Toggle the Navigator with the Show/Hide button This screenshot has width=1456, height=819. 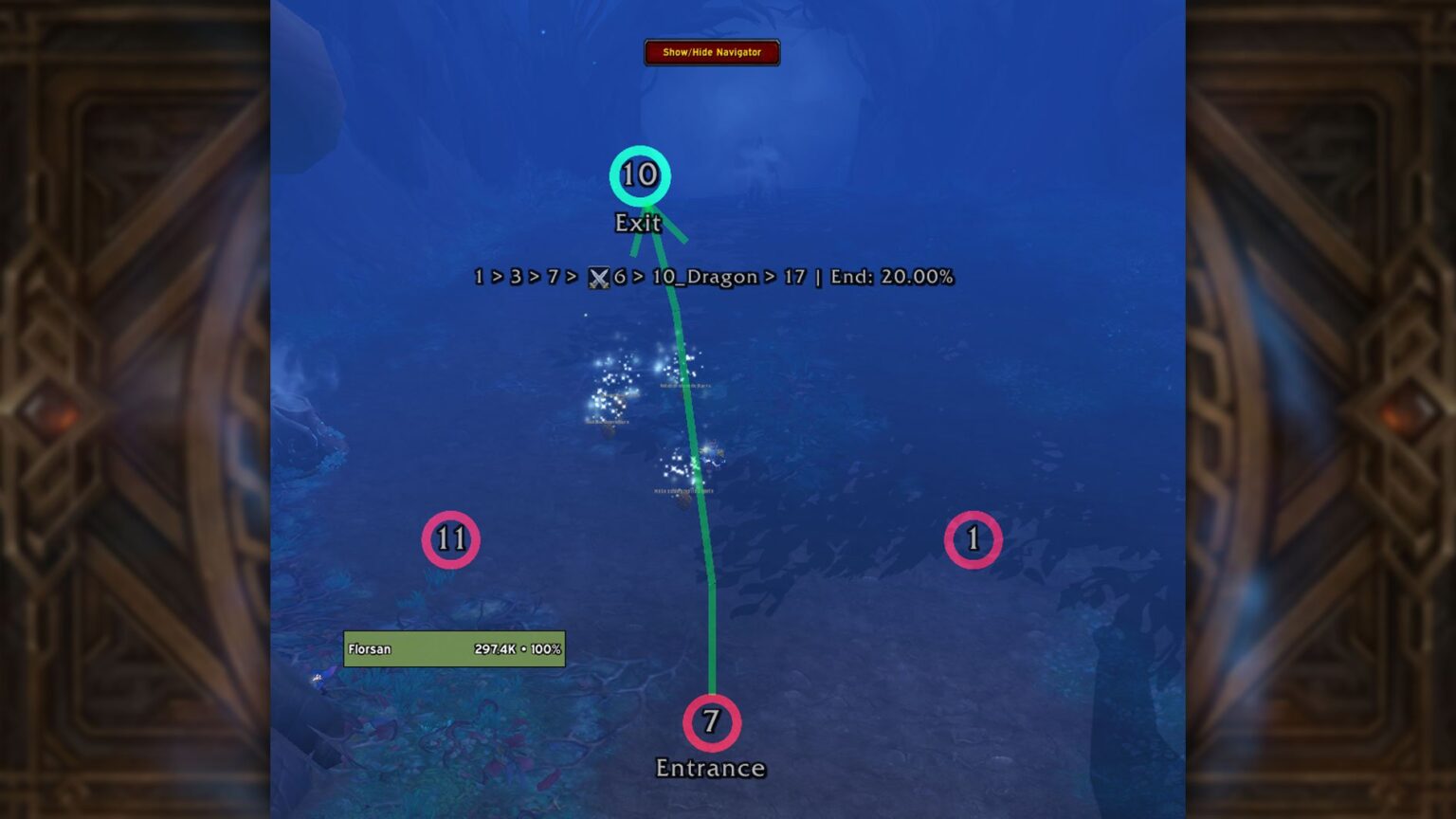click(x=711, y=53)
